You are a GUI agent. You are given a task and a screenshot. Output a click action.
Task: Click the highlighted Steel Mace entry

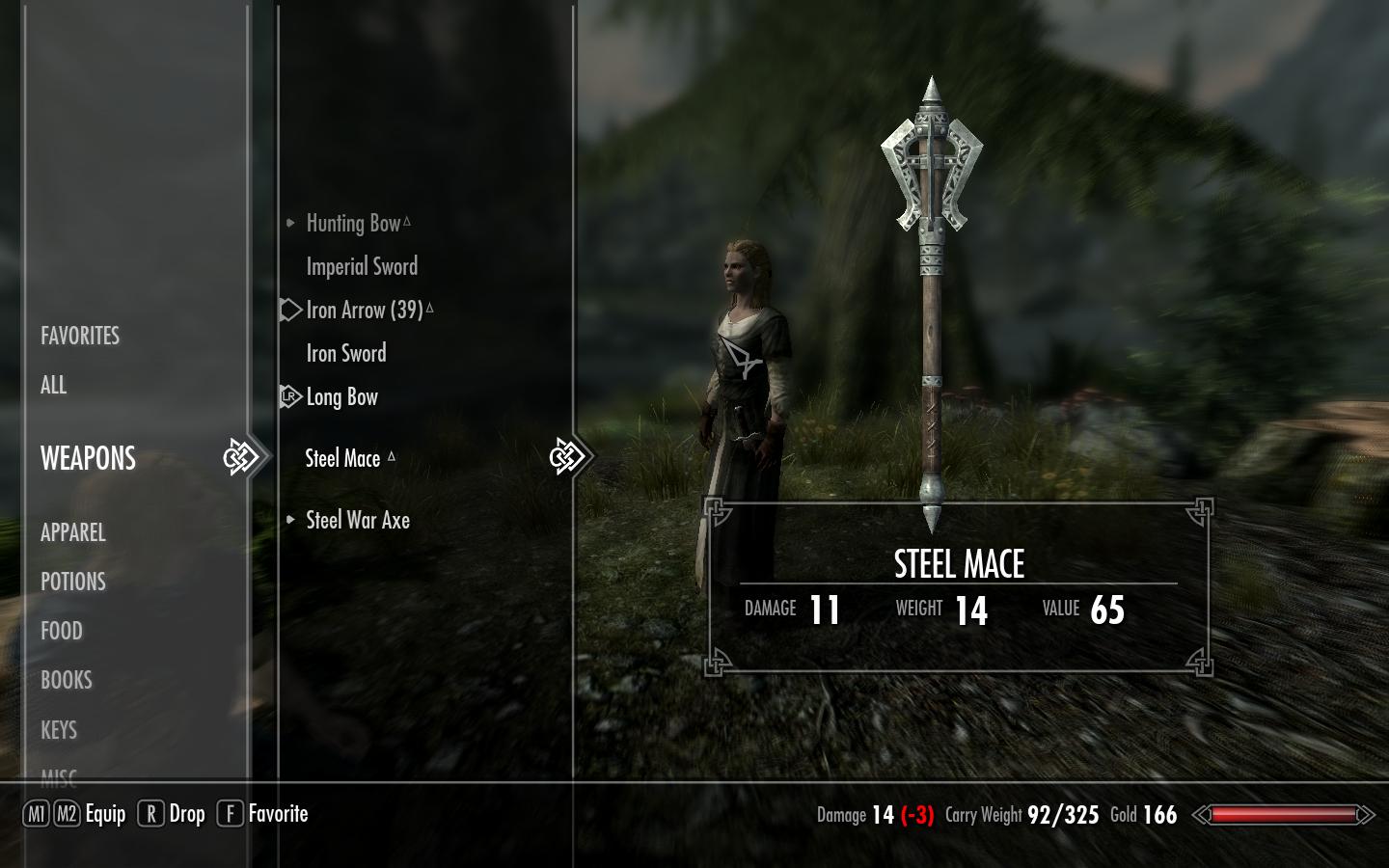tap(343, 459)
